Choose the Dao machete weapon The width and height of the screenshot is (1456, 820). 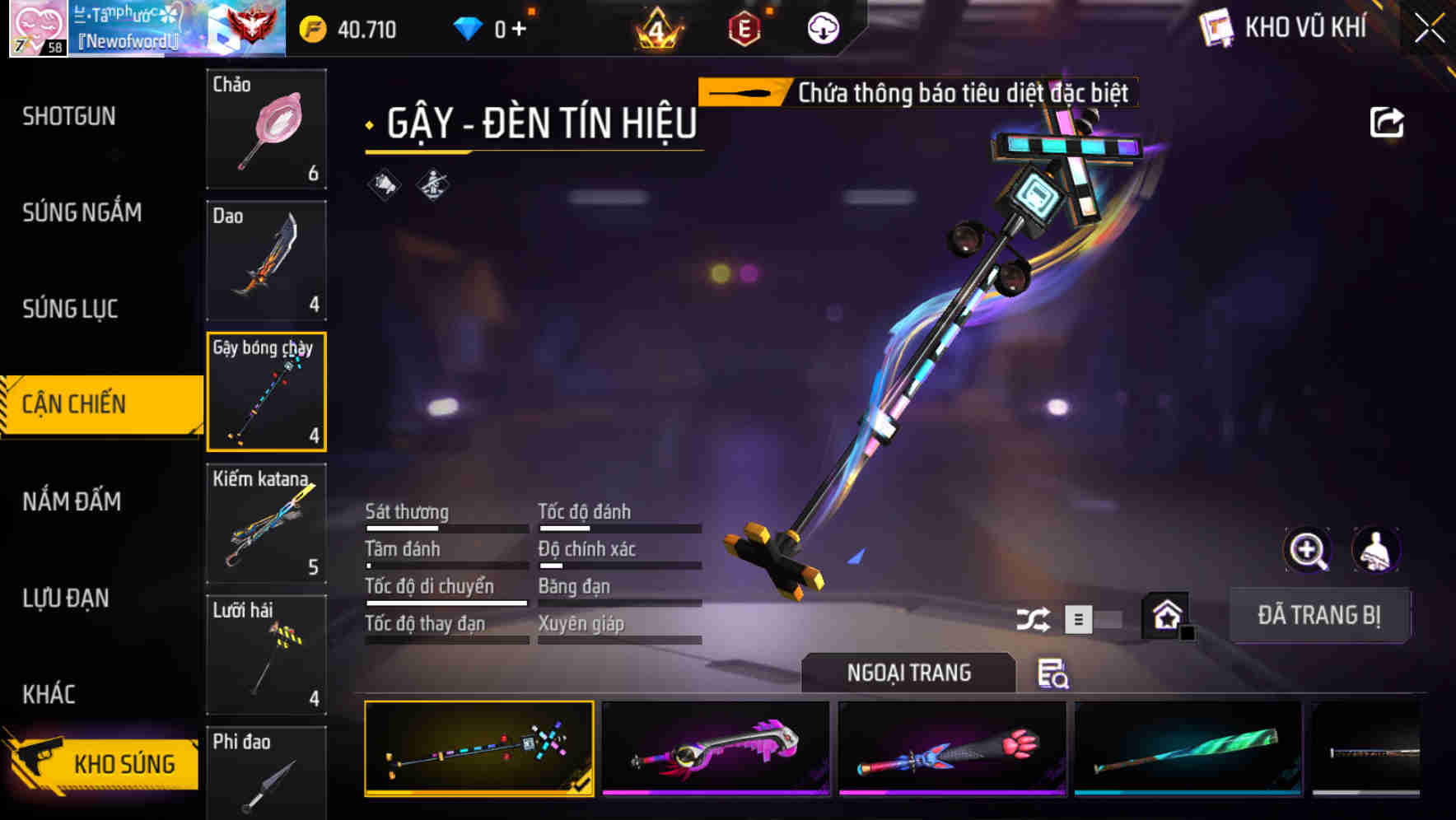[266, 260]
